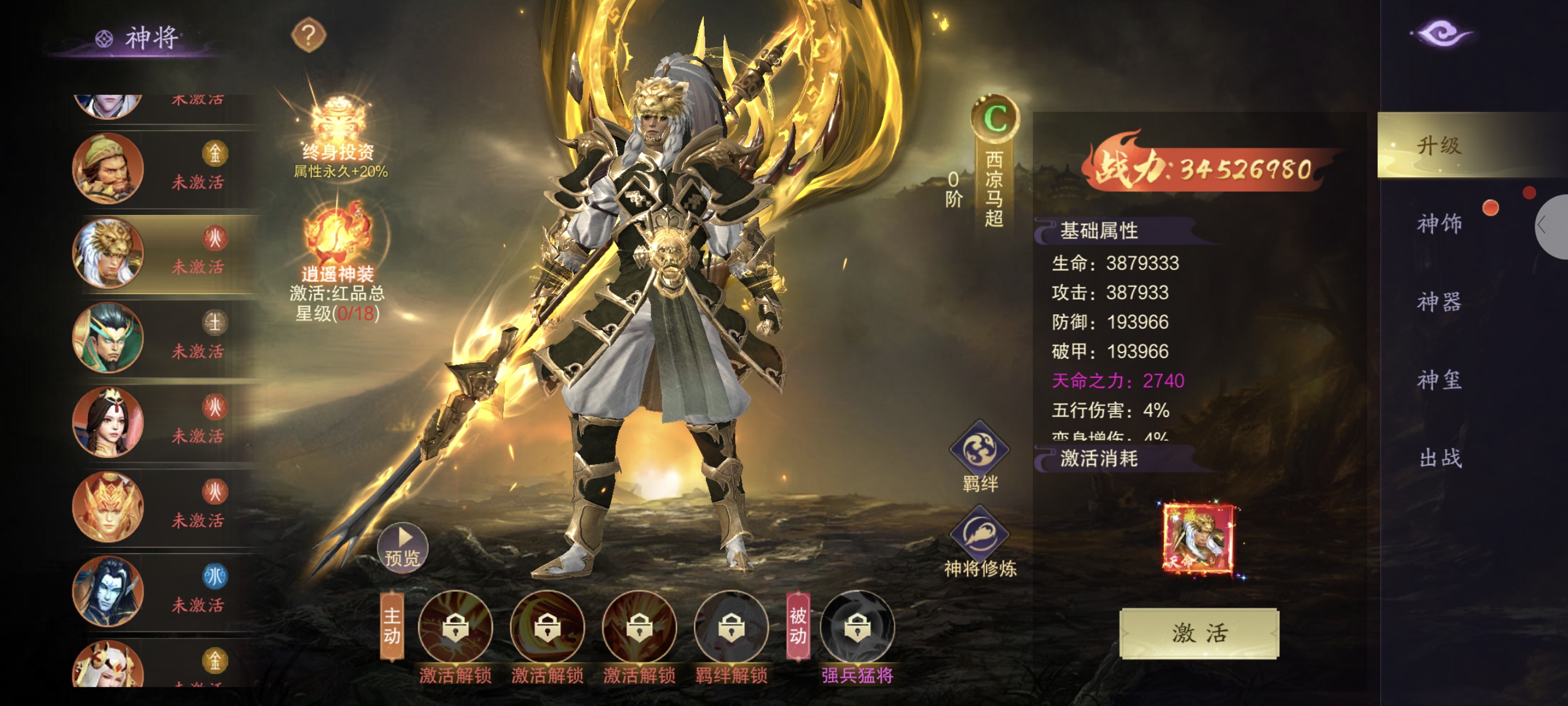Select the locked passive skill 强兵猛将
The width and height of the screenshot is (1568, 706).
857,628
